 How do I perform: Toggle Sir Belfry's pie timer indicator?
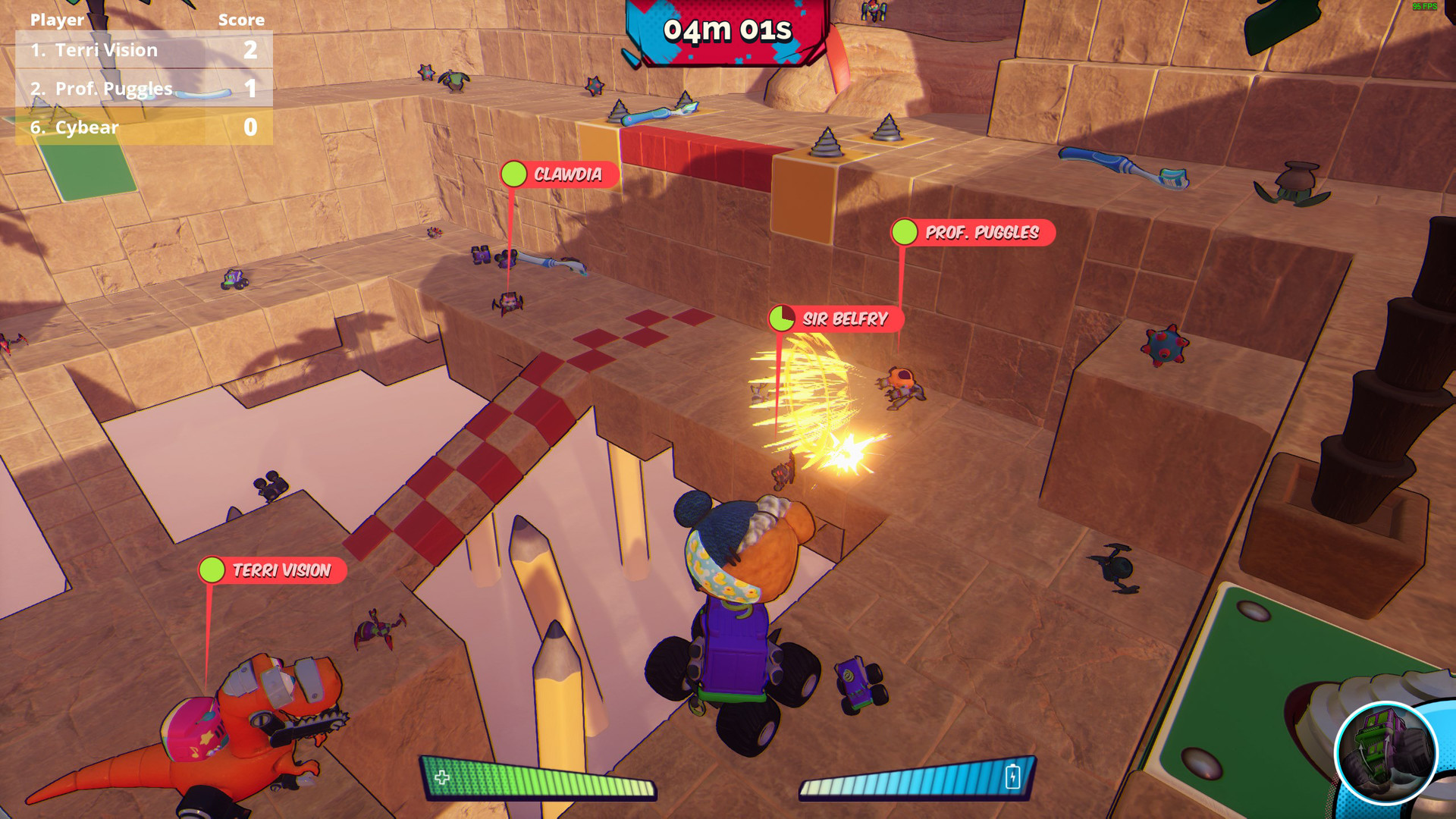pos(781,319)
